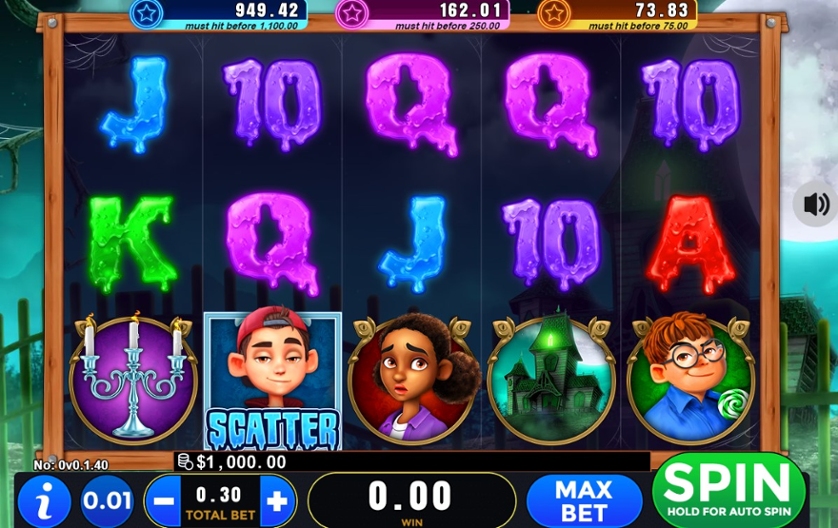Hit the green SPIN button
This screenshot has width=838, height=528.
pyautogui.click(x=728, y=491)
